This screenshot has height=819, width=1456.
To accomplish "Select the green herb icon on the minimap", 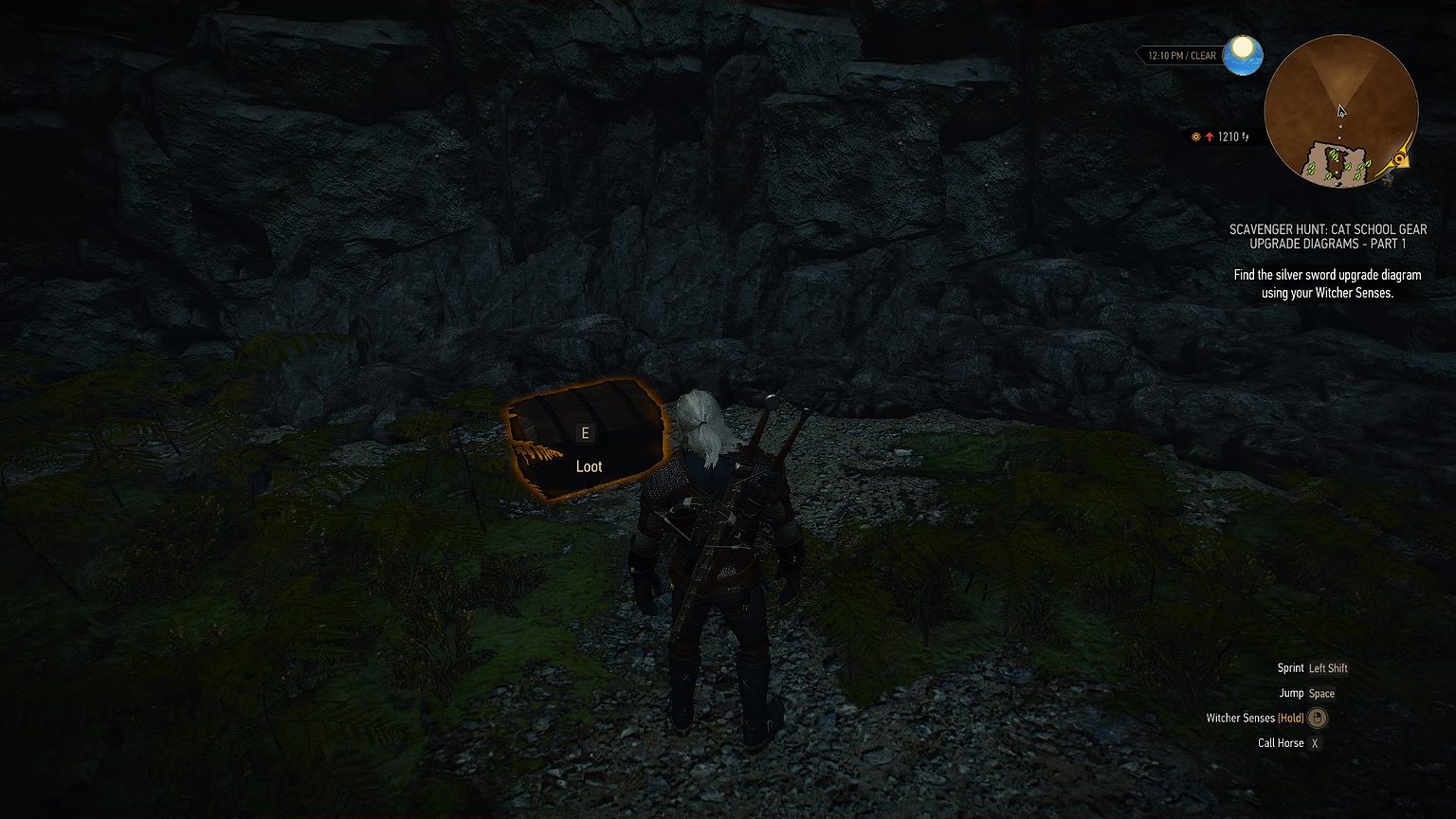I will pos(1332,155).
